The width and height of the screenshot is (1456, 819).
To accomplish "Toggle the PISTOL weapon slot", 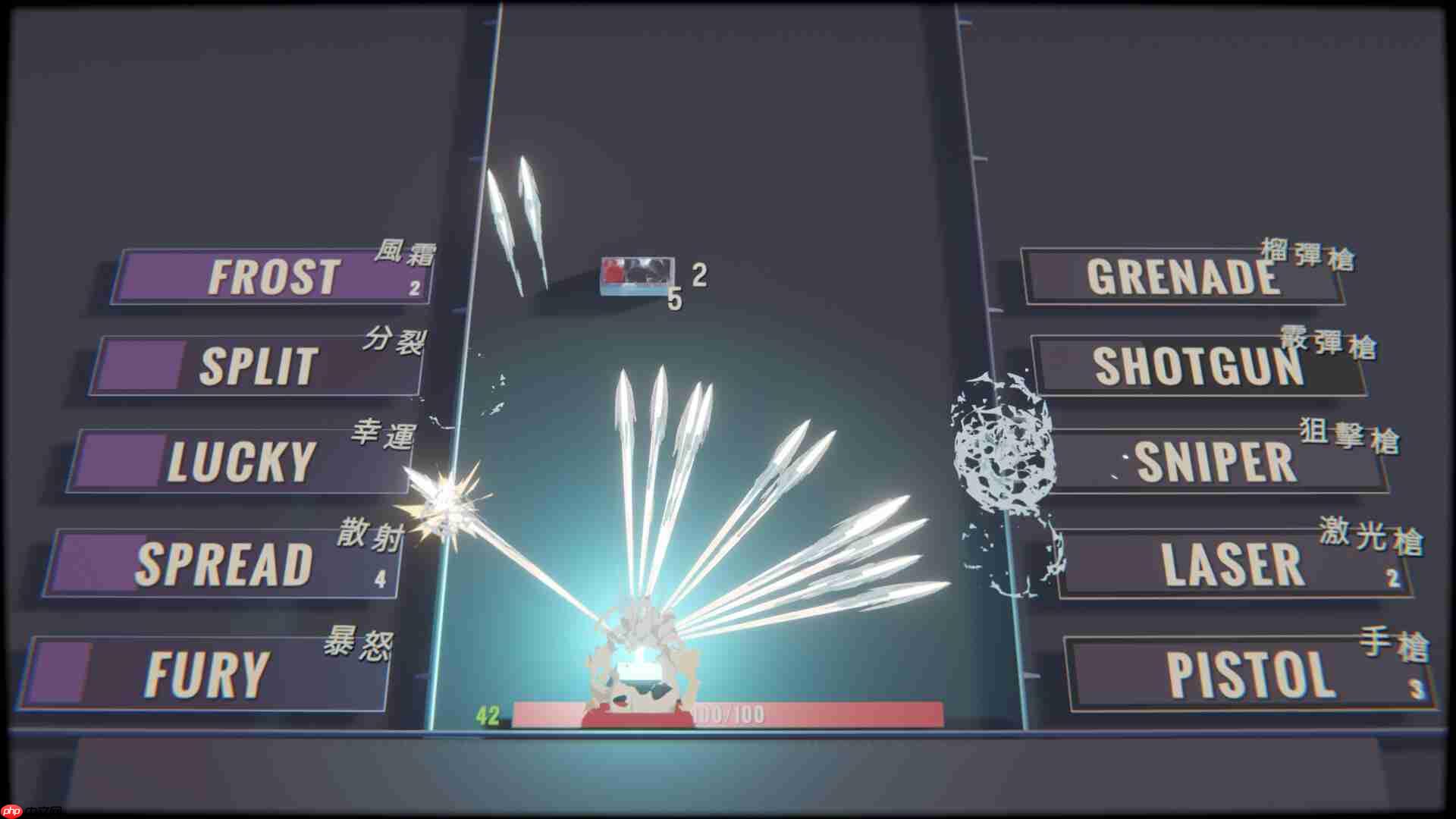I will [x=1244, y=671].
